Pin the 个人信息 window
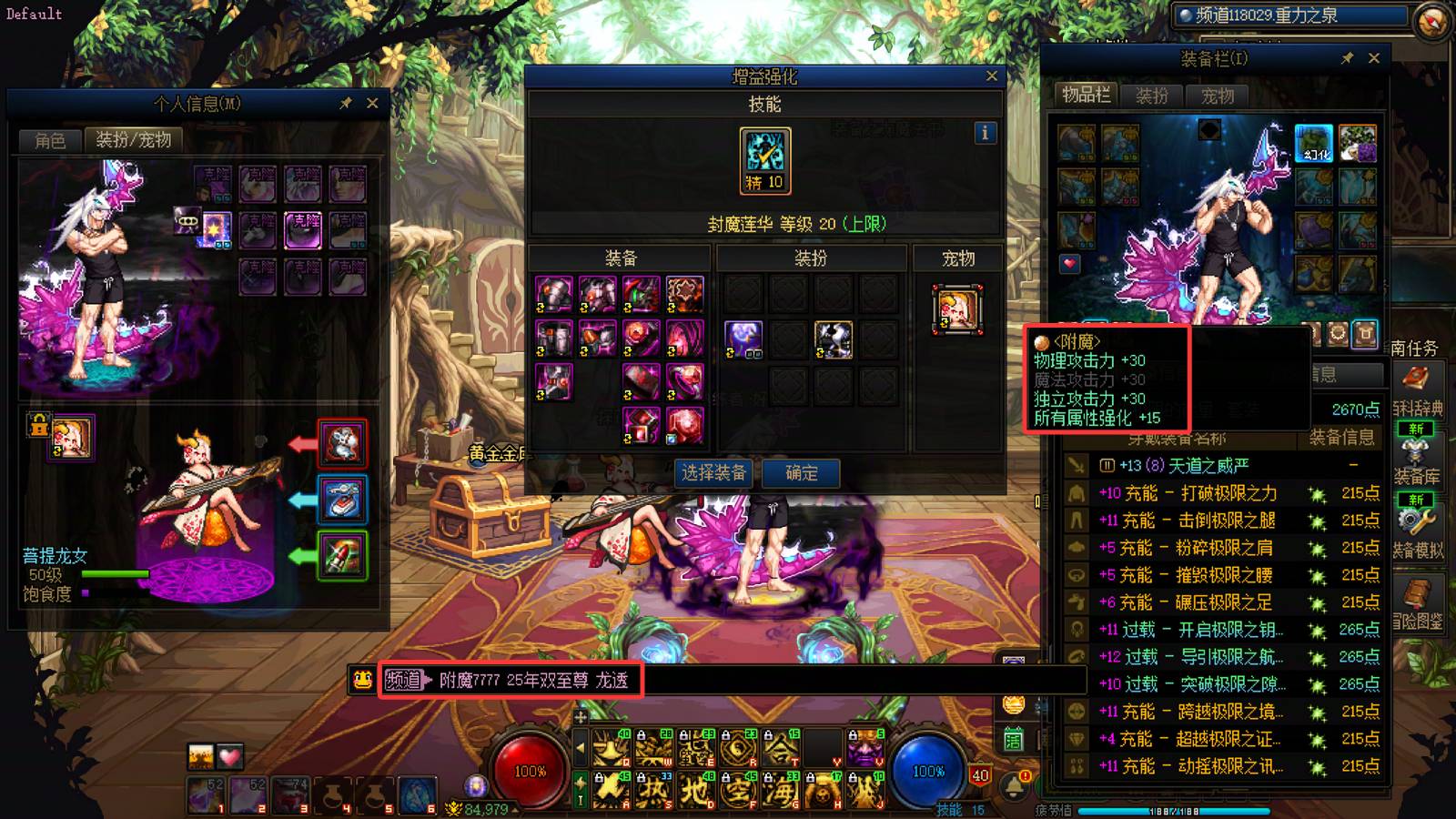This screenshot has width=1456, height=819. 346,104
